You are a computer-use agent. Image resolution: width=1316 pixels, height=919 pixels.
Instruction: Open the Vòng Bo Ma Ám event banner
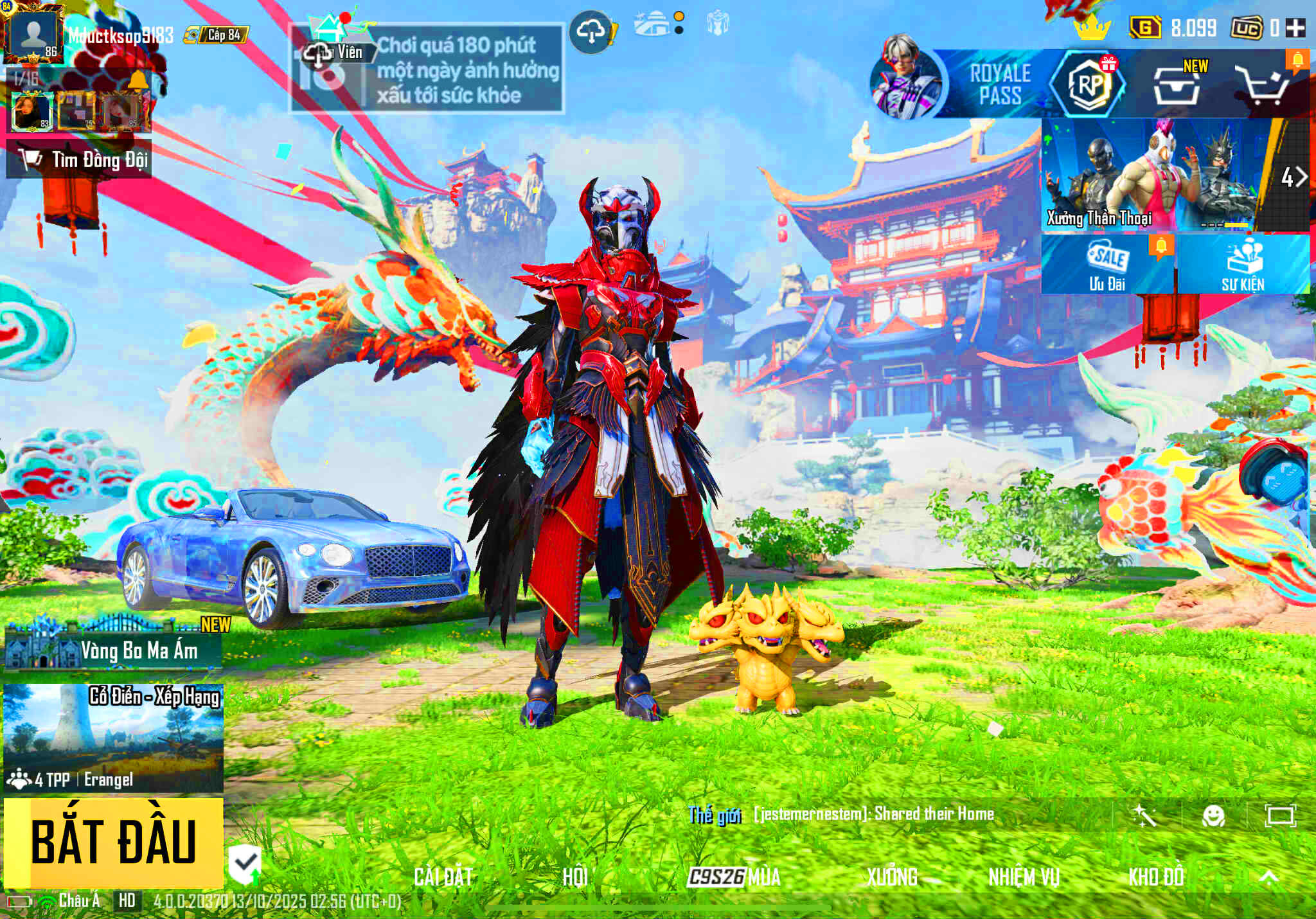[x=114, y=649]
